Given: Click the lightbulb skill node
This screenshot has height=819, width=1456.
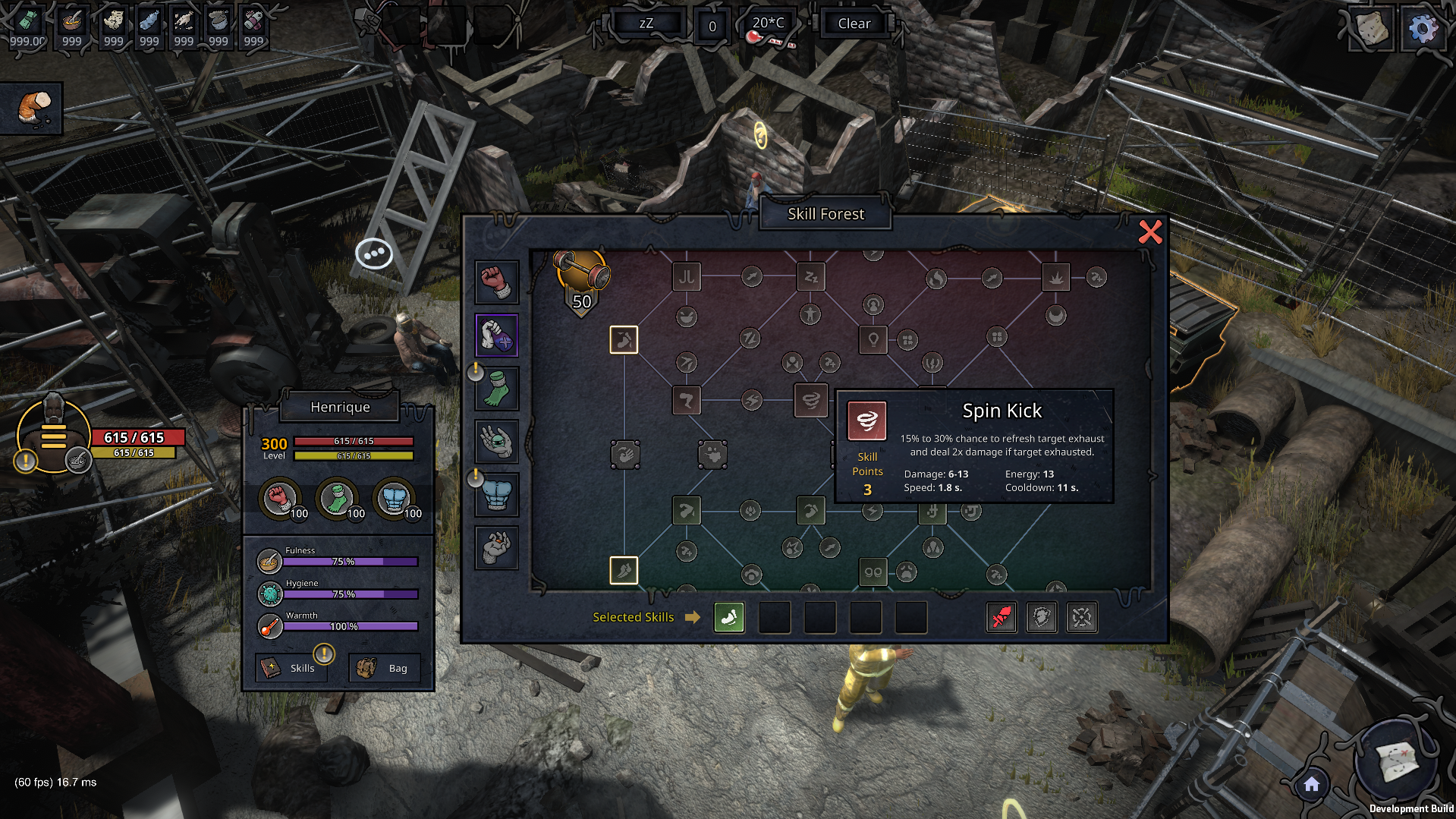Looking at the screenshot, I should coord(873,339).
